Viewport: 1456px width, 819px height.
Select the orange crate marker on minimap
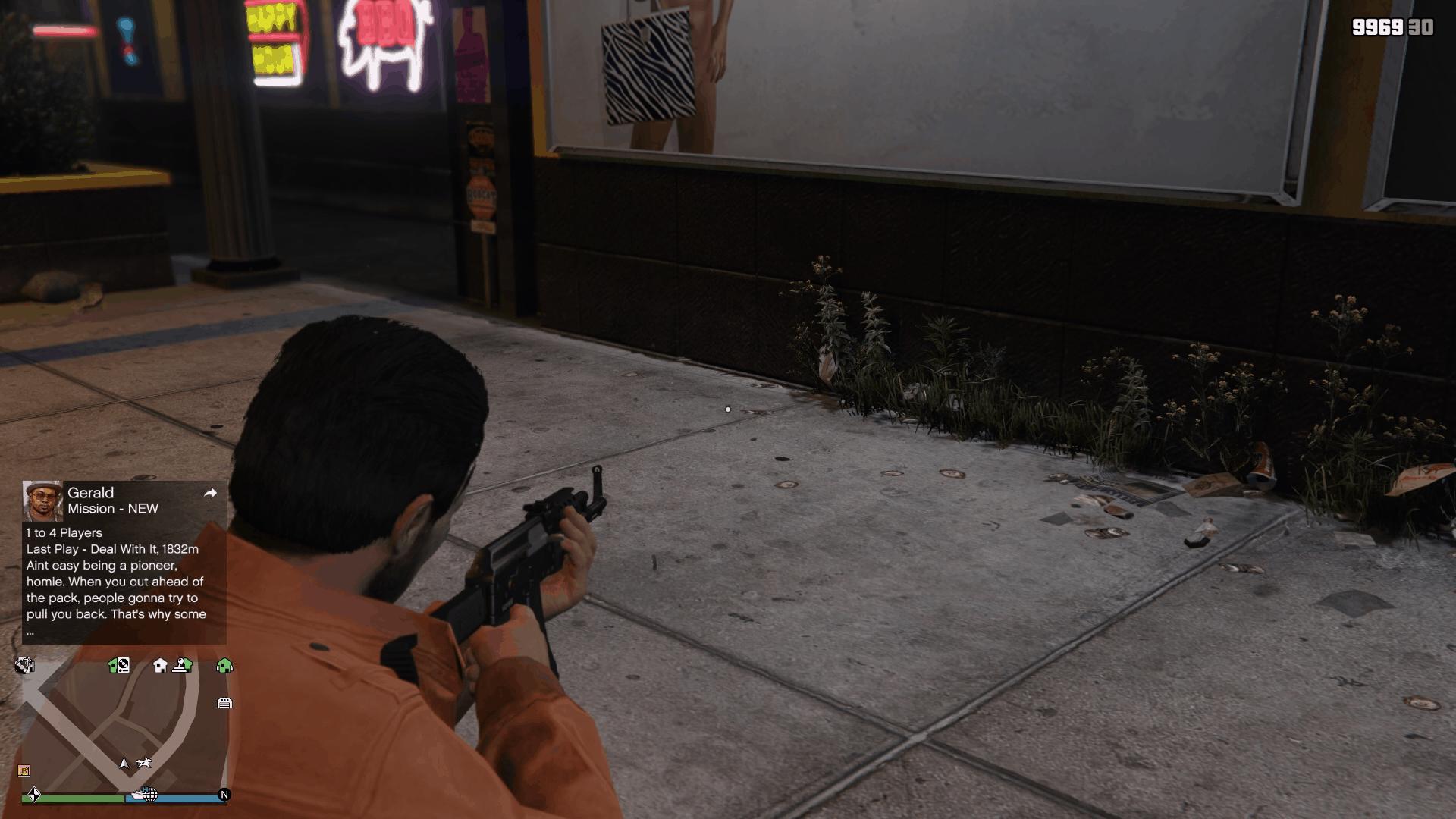click(x=24, y=771)
